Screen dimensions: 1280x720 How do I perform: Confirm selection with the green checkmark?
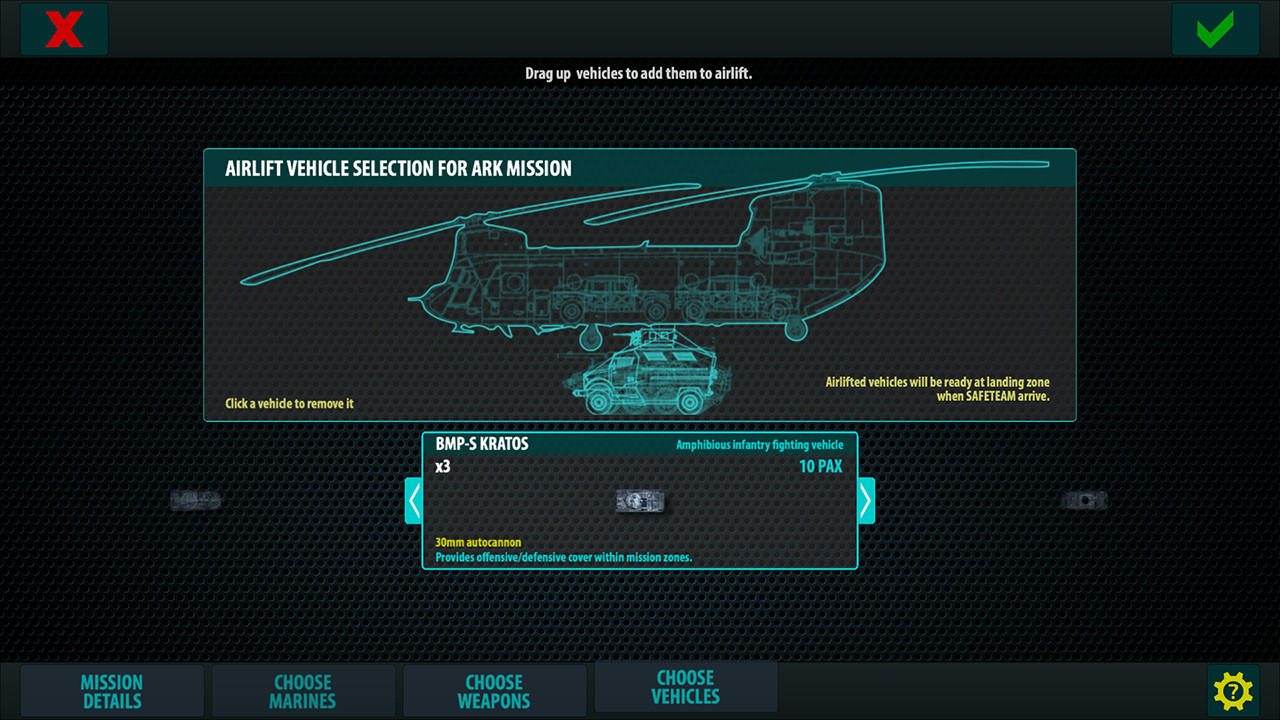(1215, 29)
